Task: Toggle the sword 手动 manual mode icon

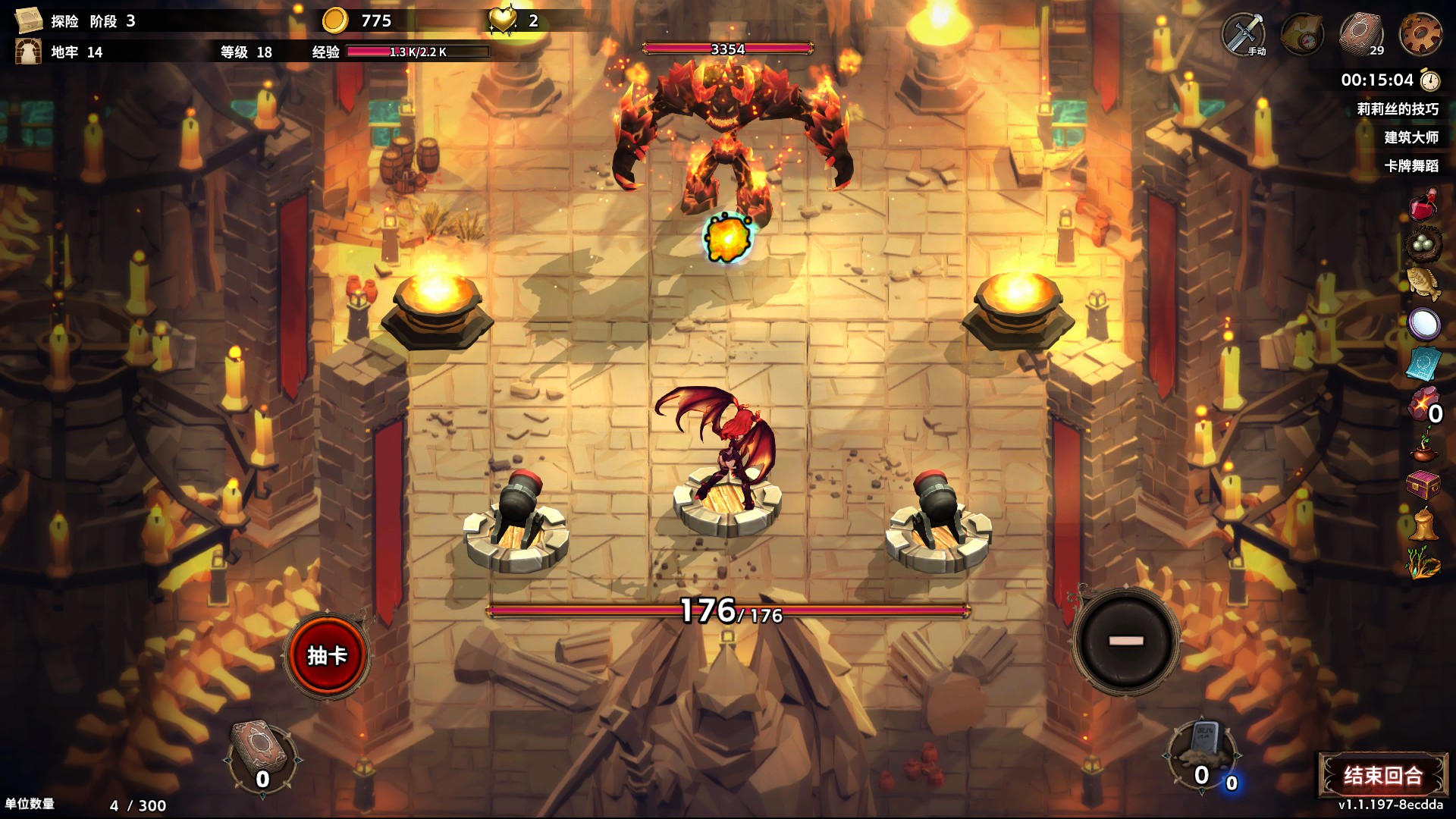Action: [1244, 34]
